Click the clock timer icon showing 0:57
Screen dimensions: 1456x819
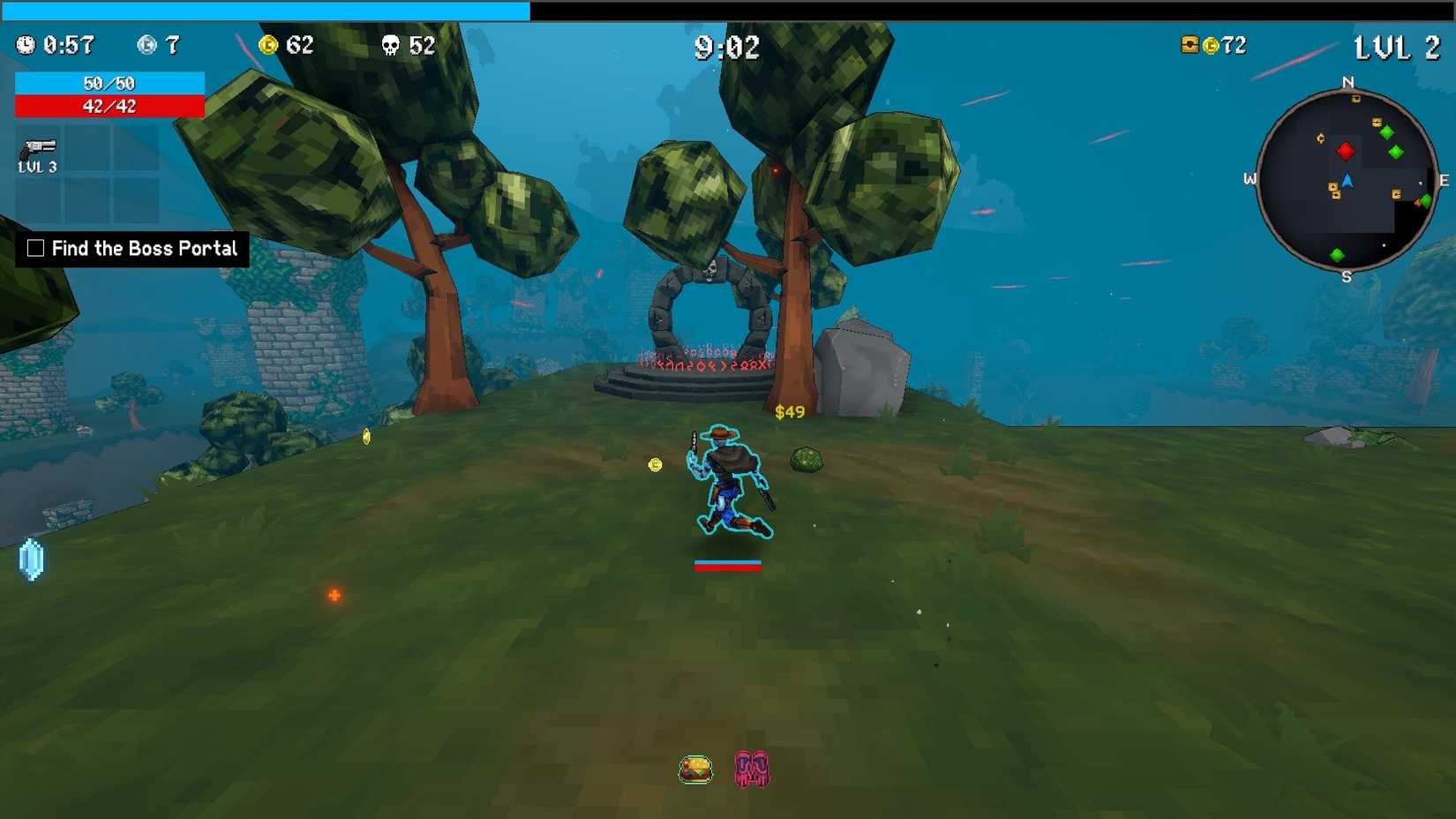coord(26,44)
